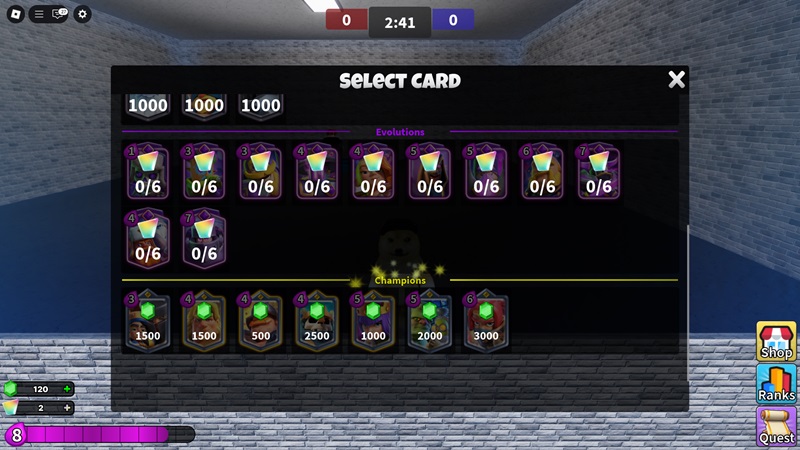Pick the 1000-gem champion card

373,321
